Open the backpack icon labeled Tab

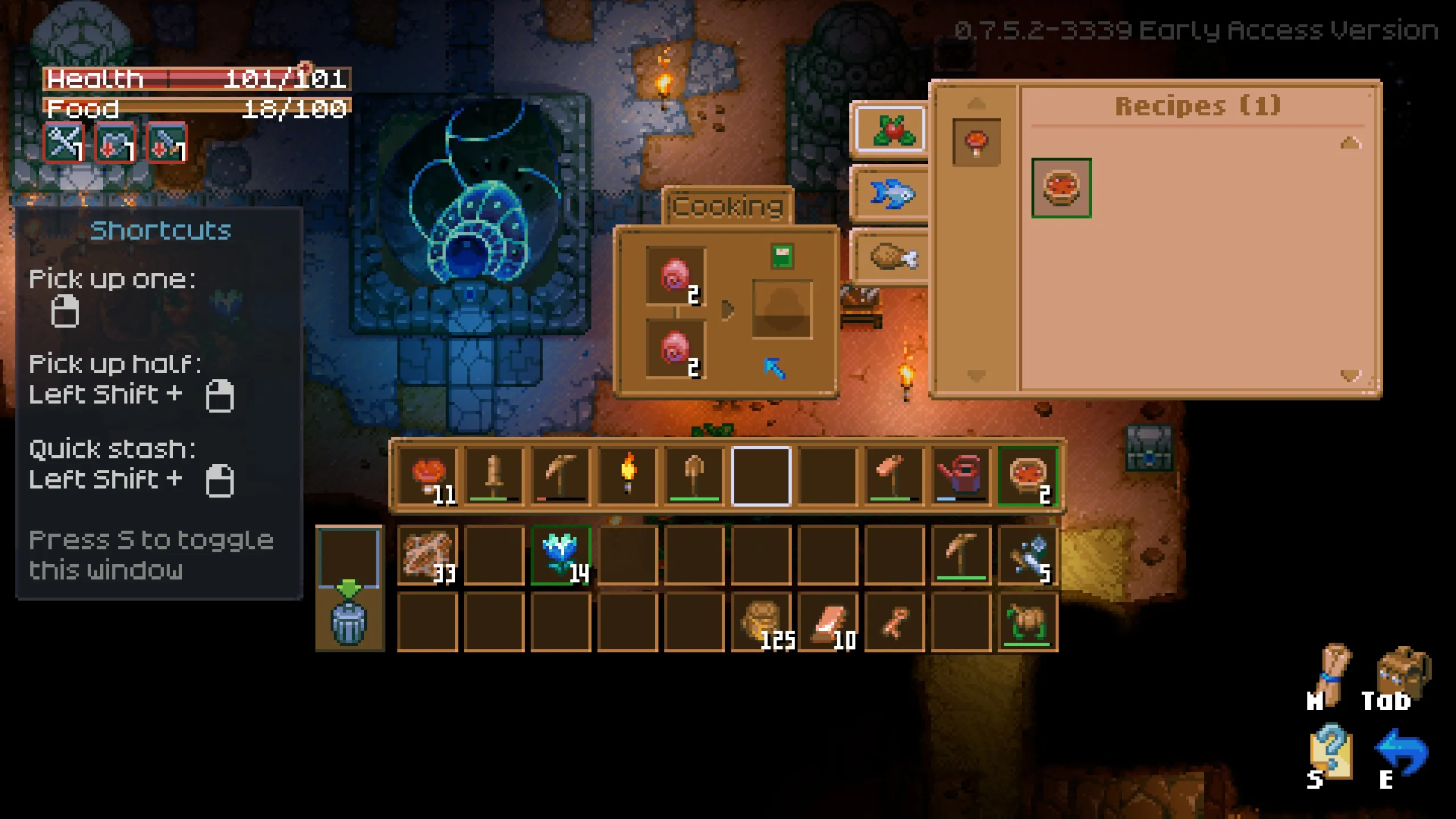pyautogui.click(x=1400, y=676)
